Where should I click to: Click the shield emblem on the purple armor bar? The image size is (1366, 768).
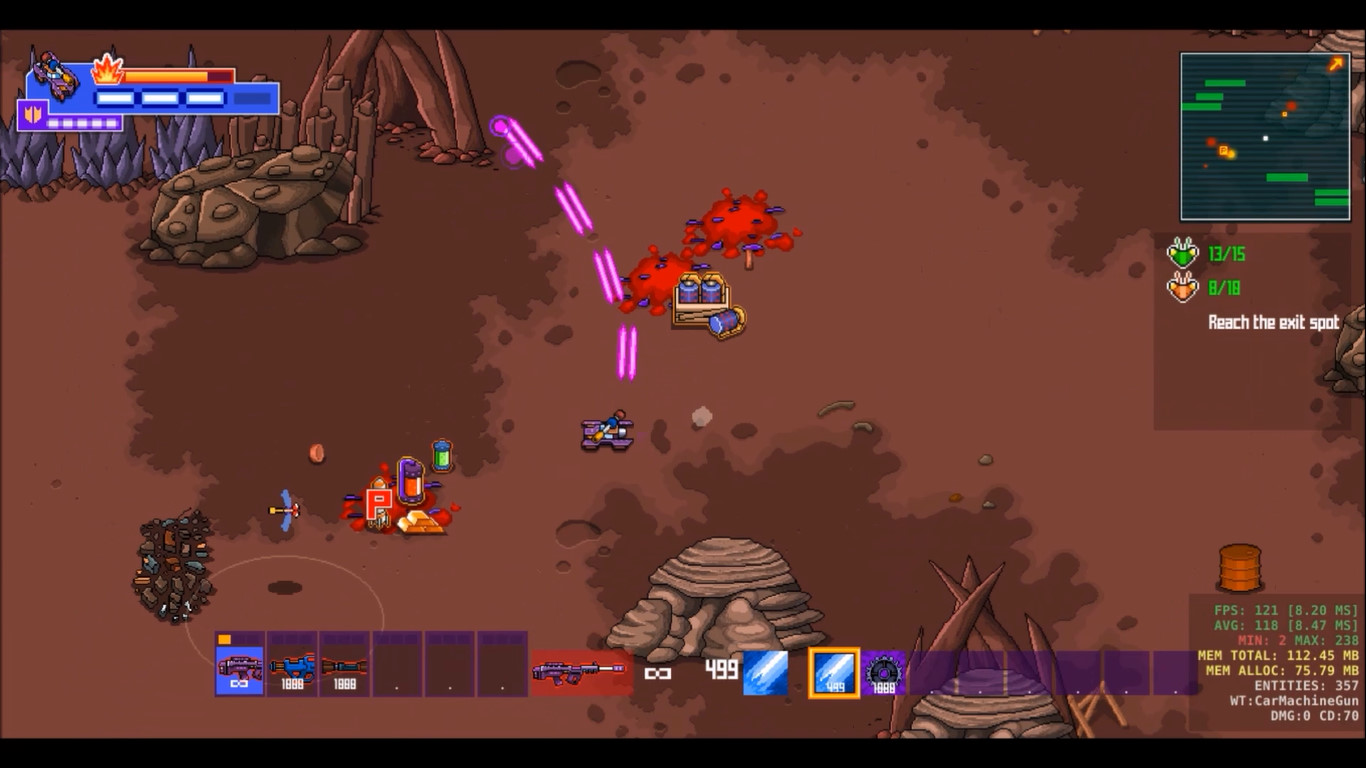(x=33, y=115)
